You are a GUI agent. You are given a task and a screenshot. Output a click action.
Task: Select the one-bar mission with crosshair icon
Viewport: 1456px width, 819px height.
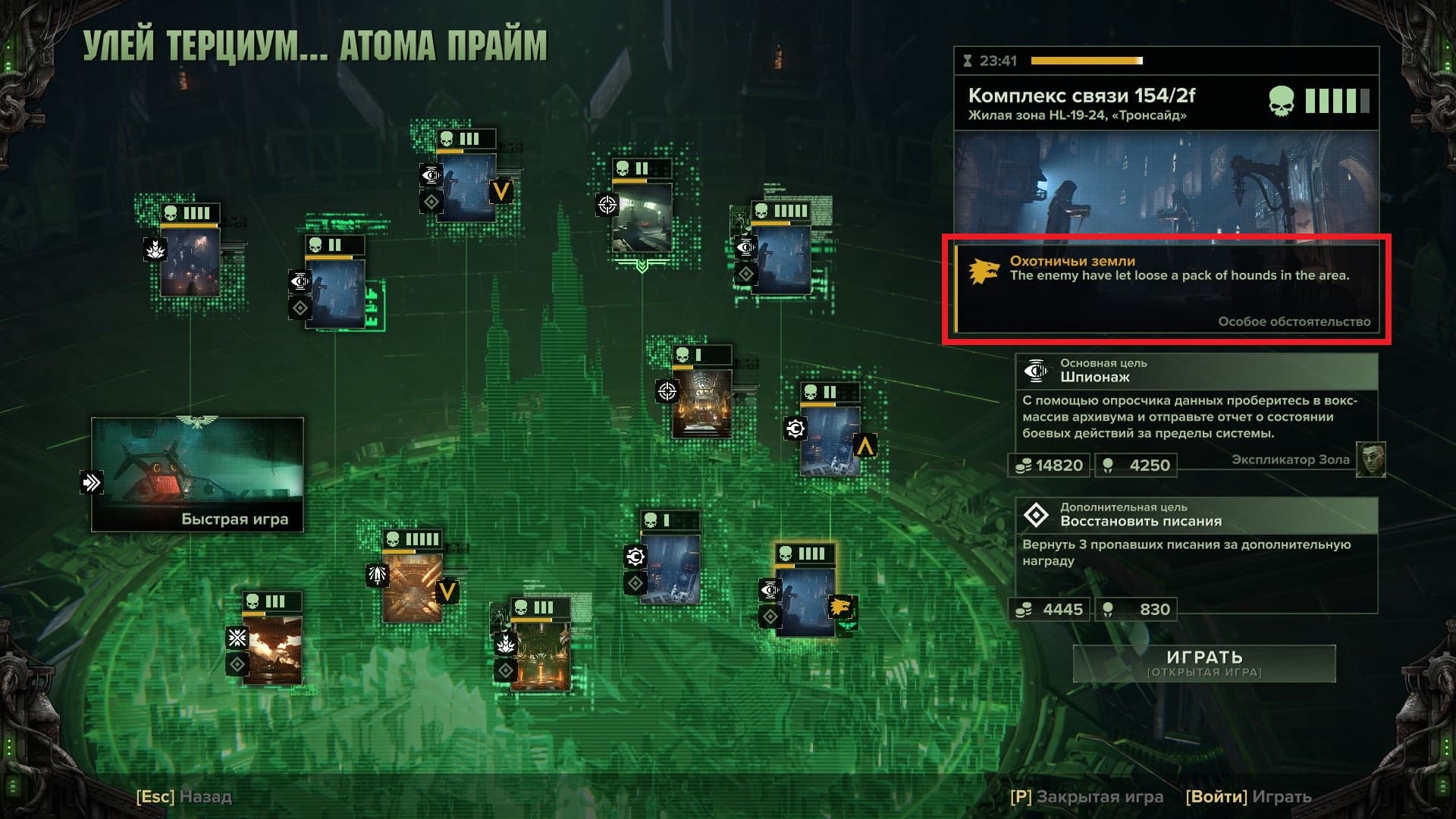(701, 400)
